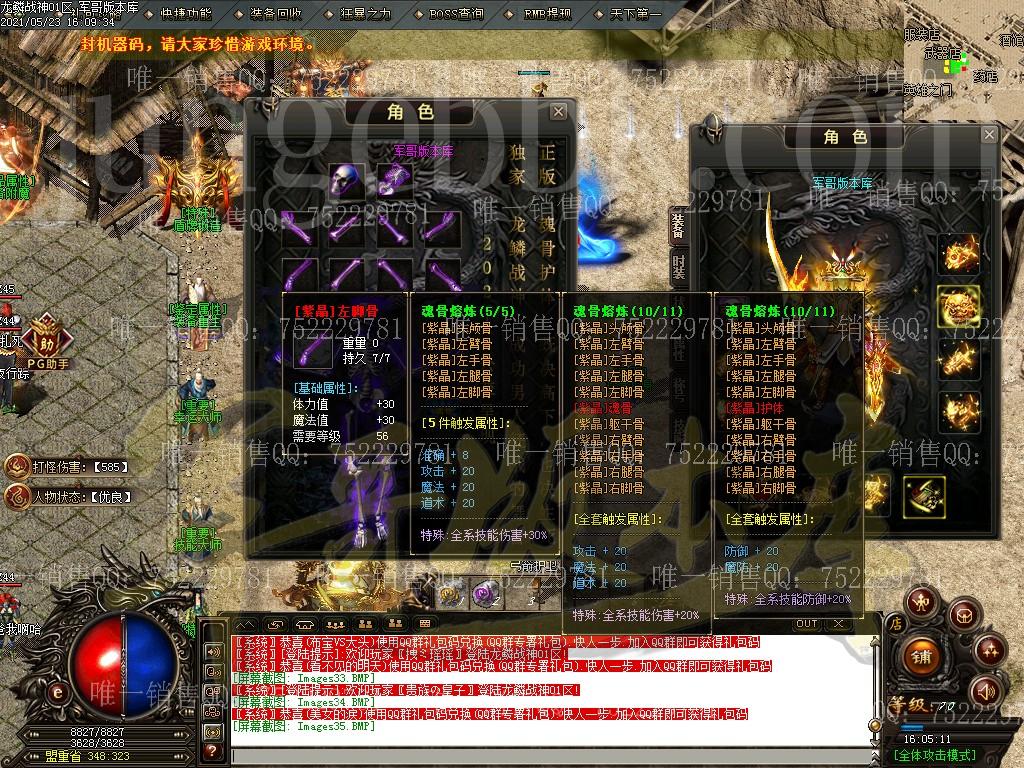Open the RMB提现 withdrawal menu
This screenshot has height=768, width=1024.
[547, 14]
